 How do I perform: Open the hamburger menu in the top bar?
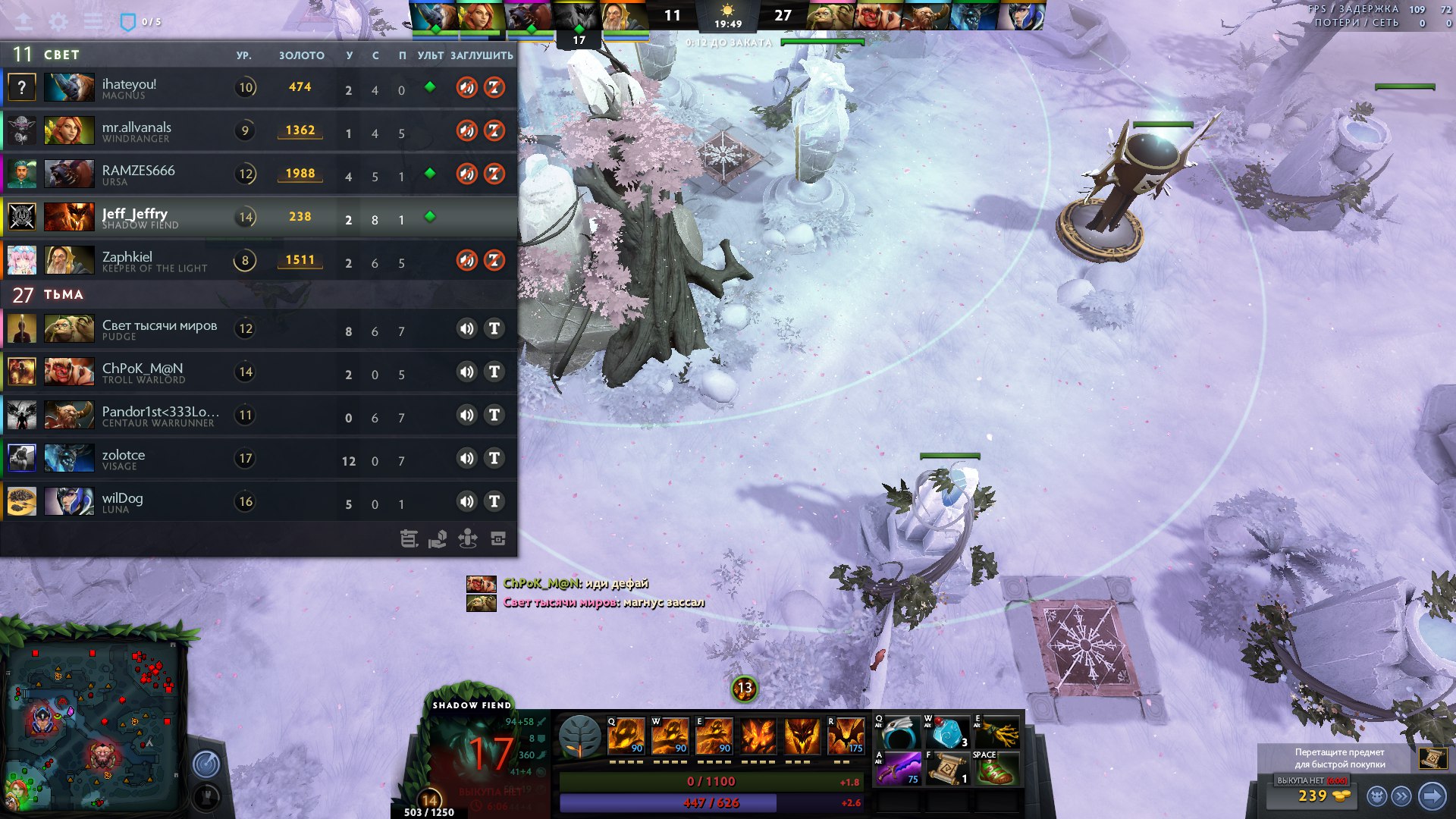click(93, 21)
